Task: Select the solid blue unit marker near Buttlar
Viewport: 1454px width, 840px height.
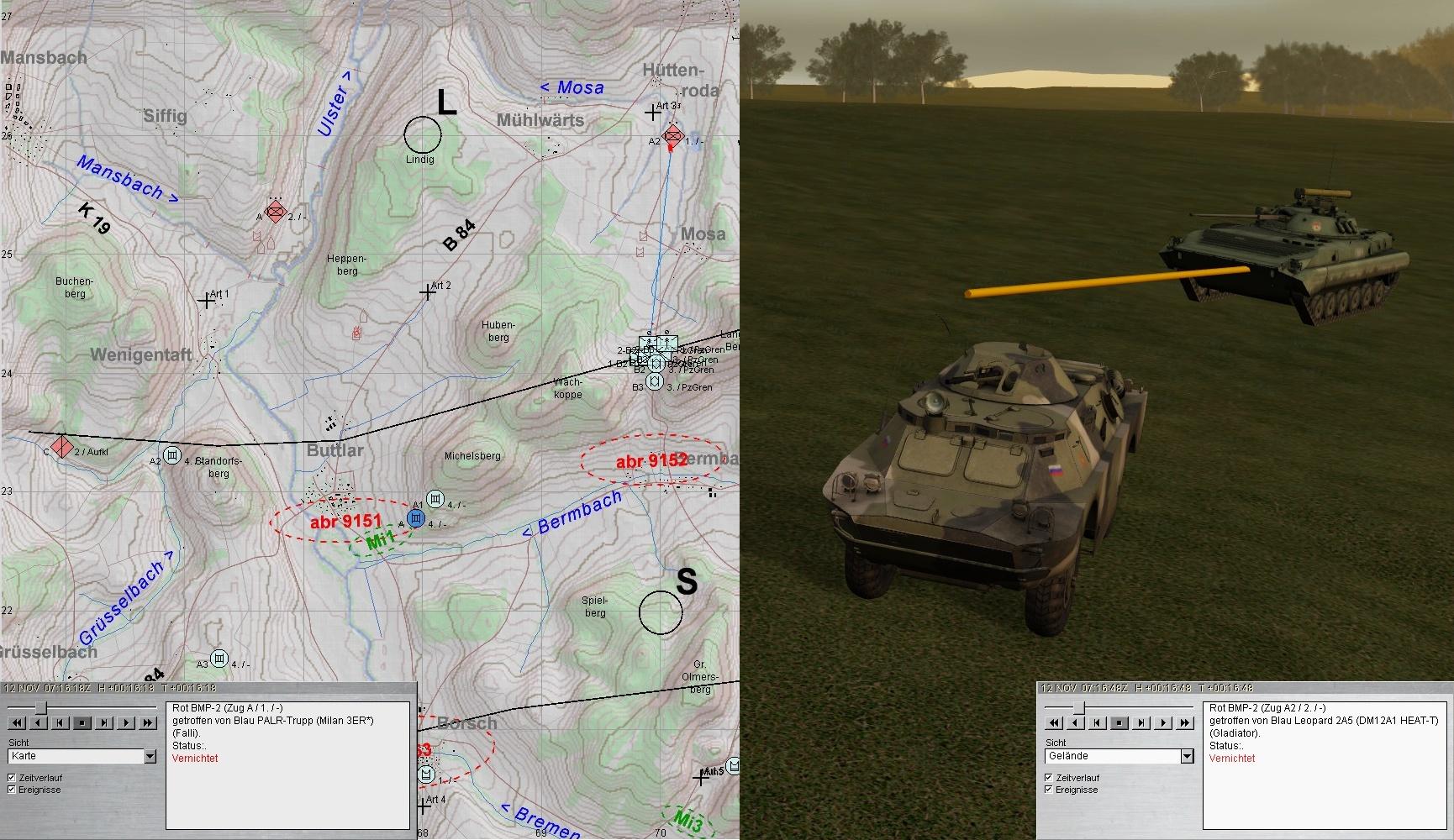Action: pos(415,518)
